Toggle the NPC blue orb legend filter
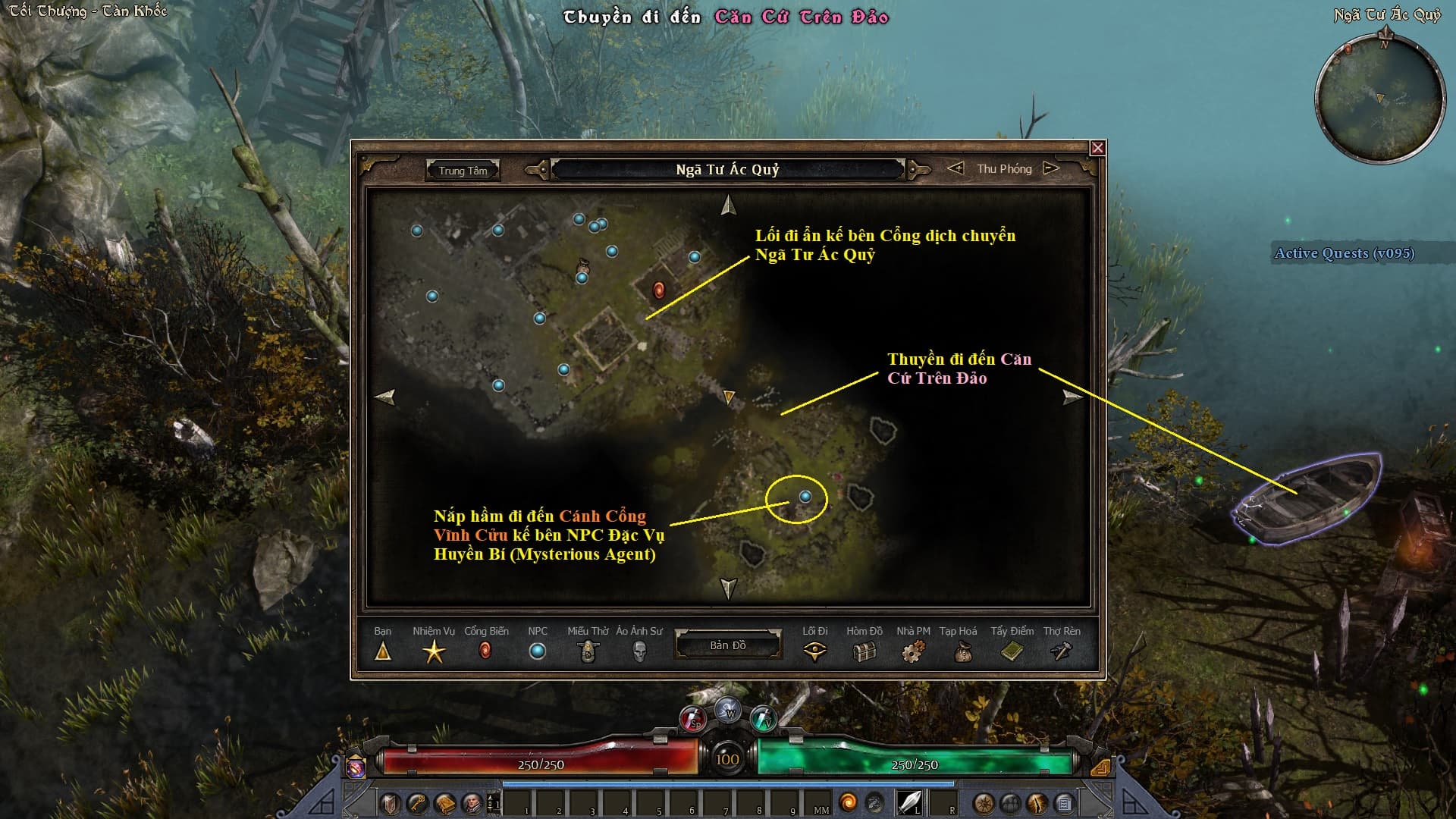Screen dimensions: 1456x819 point(537,651)
